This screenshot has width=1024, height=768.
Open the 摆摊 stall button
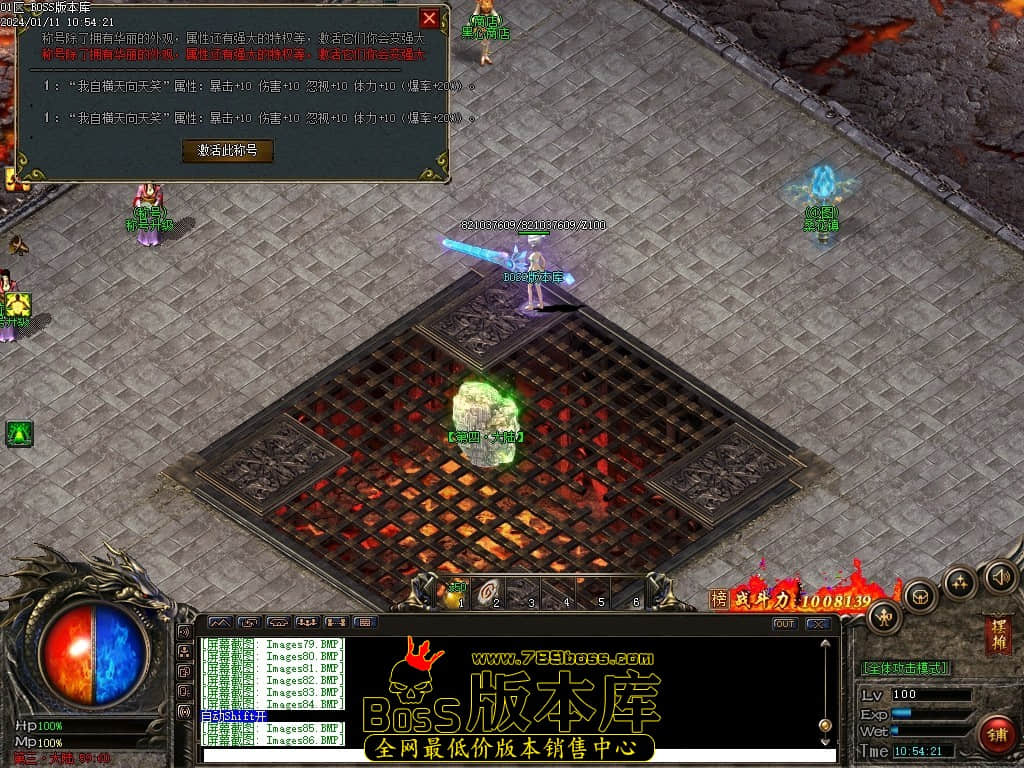[998, 635]
